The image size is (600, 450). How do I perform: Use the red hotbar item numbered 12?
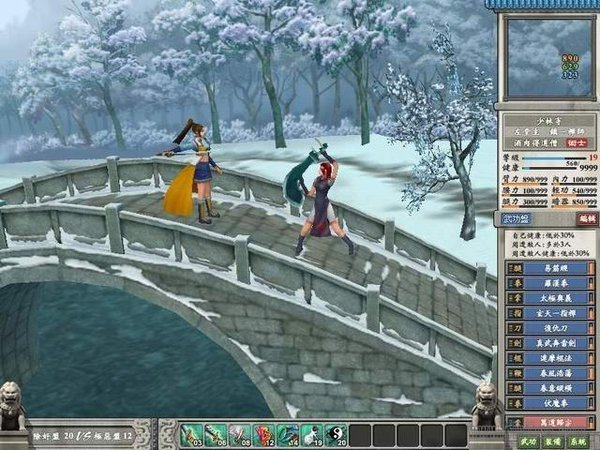(263, 435)
